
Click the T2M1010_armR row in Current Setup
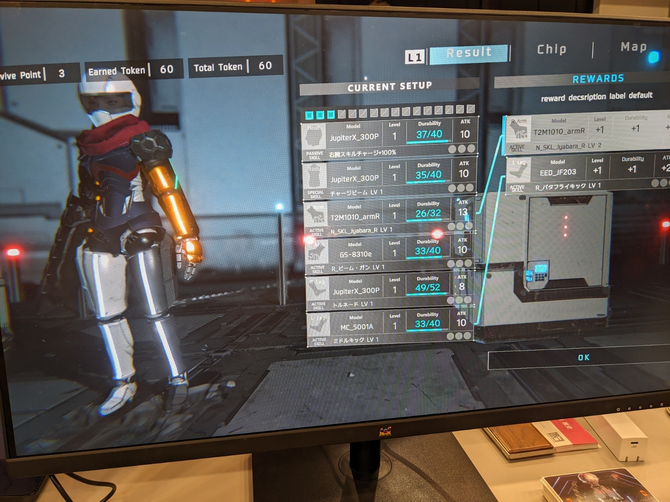click(390, 217)
